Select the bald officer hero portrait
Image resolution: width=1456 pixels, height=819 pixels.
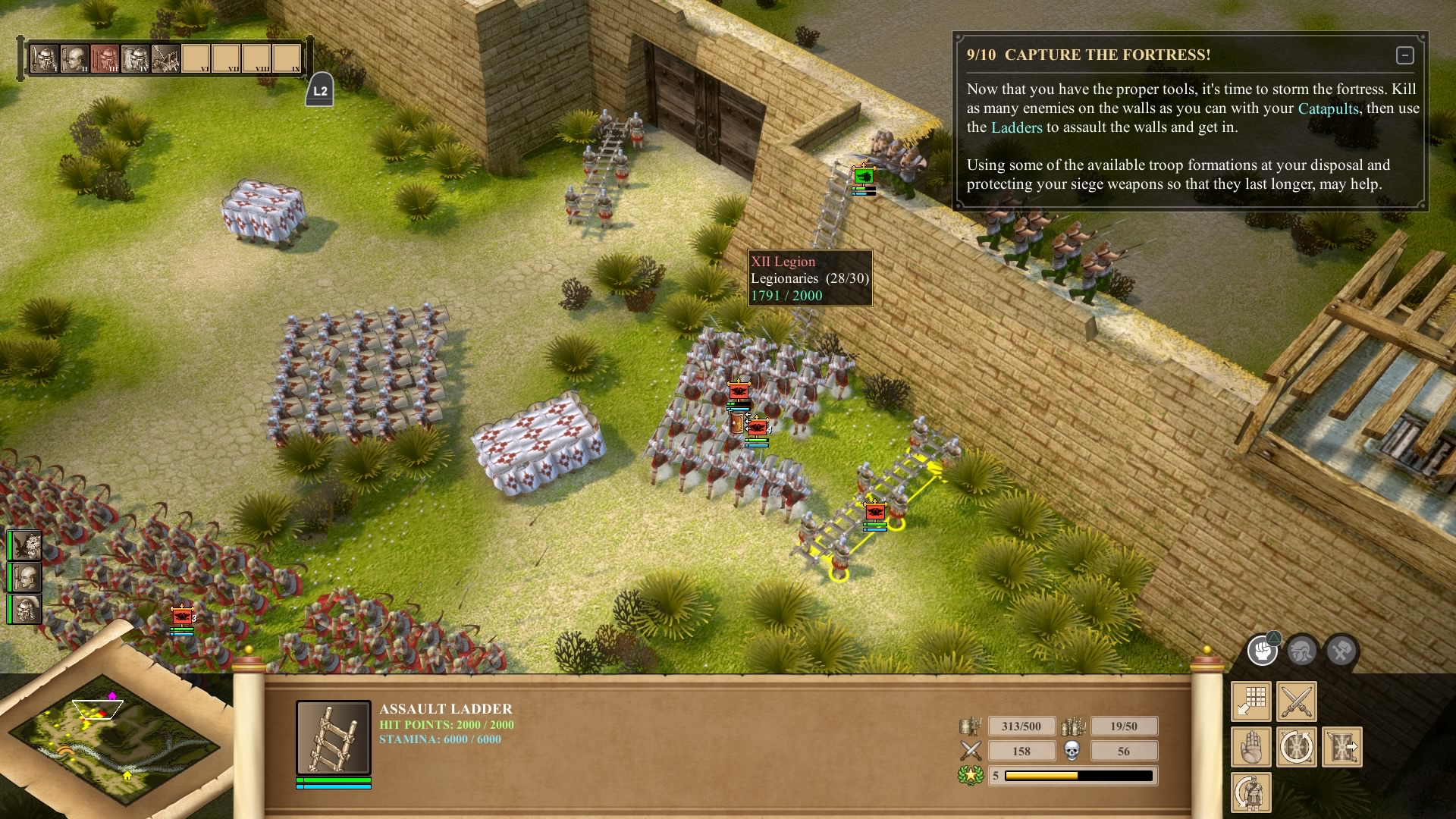pyautogui.click(x=26, y=578)
